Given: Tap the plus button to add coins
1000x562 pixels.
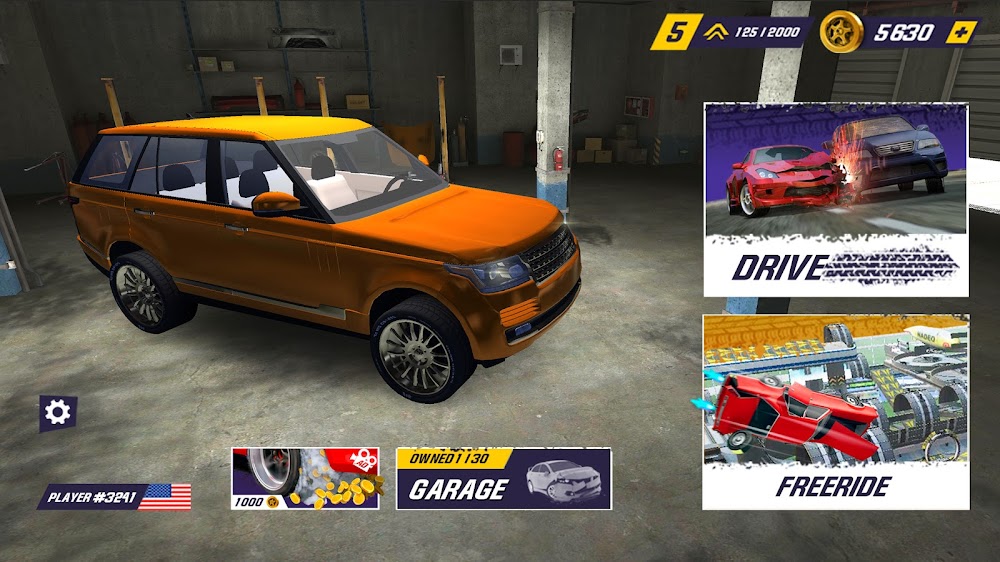Looking at the screenshot, I should [962, 32].
